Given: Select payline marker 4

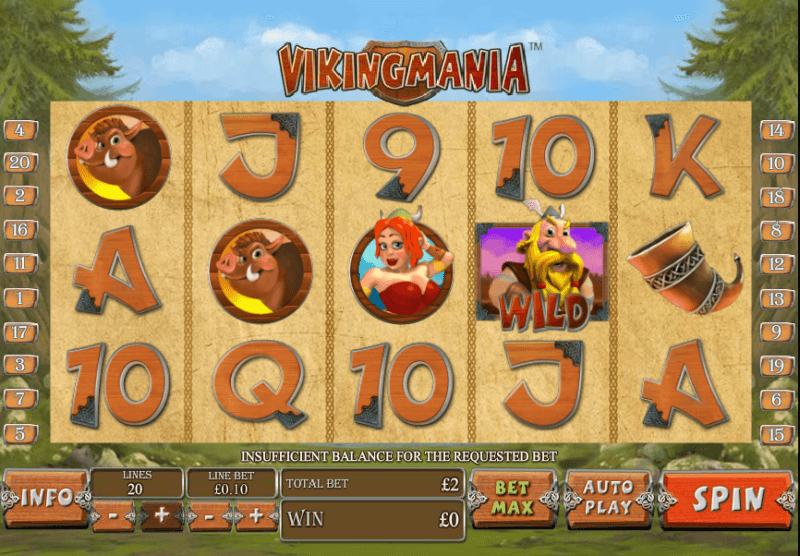Looking at the screenshot, I should 20,130.
